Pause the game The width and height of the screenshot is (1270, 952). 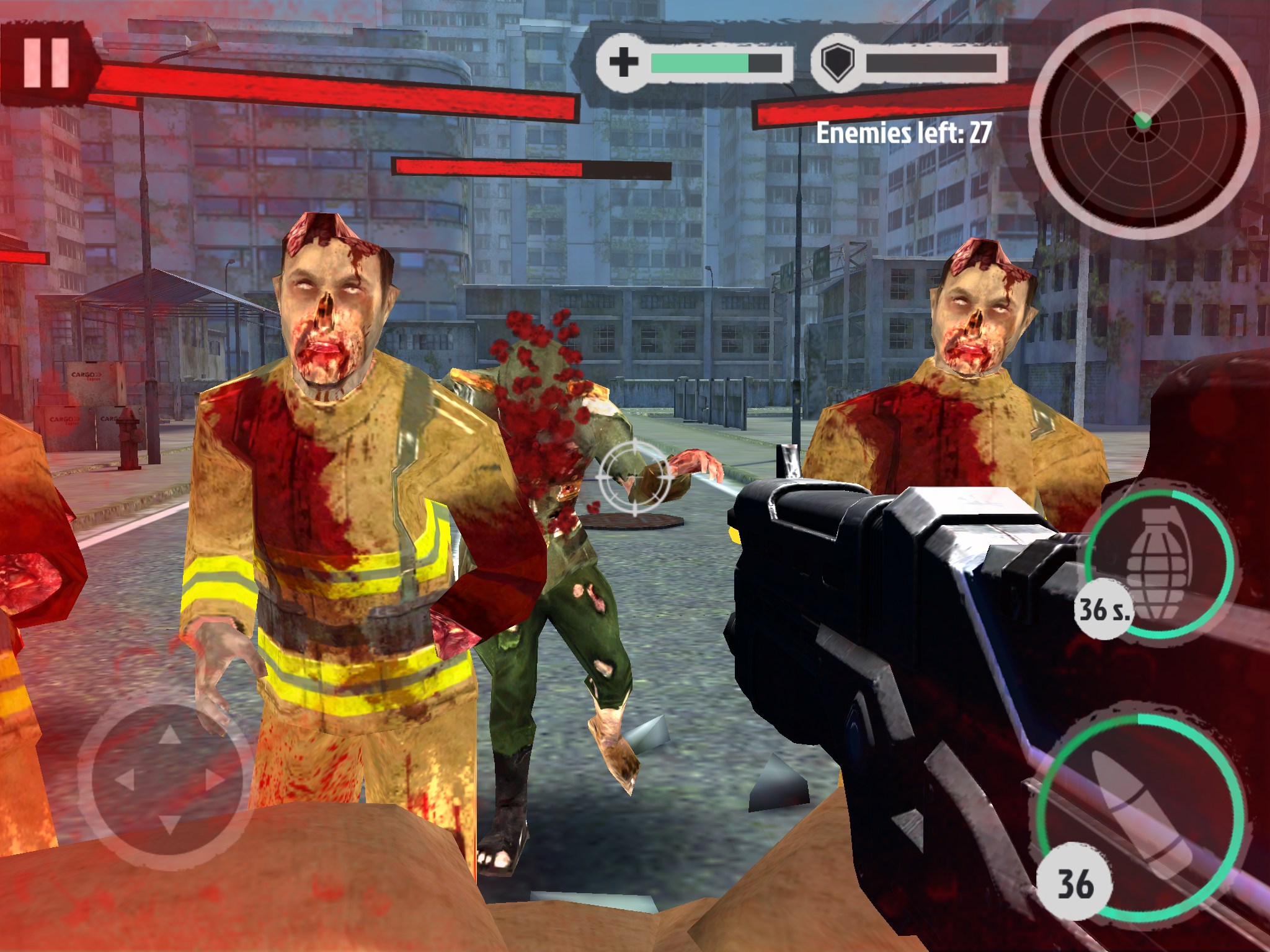click(x=46, y=62)
